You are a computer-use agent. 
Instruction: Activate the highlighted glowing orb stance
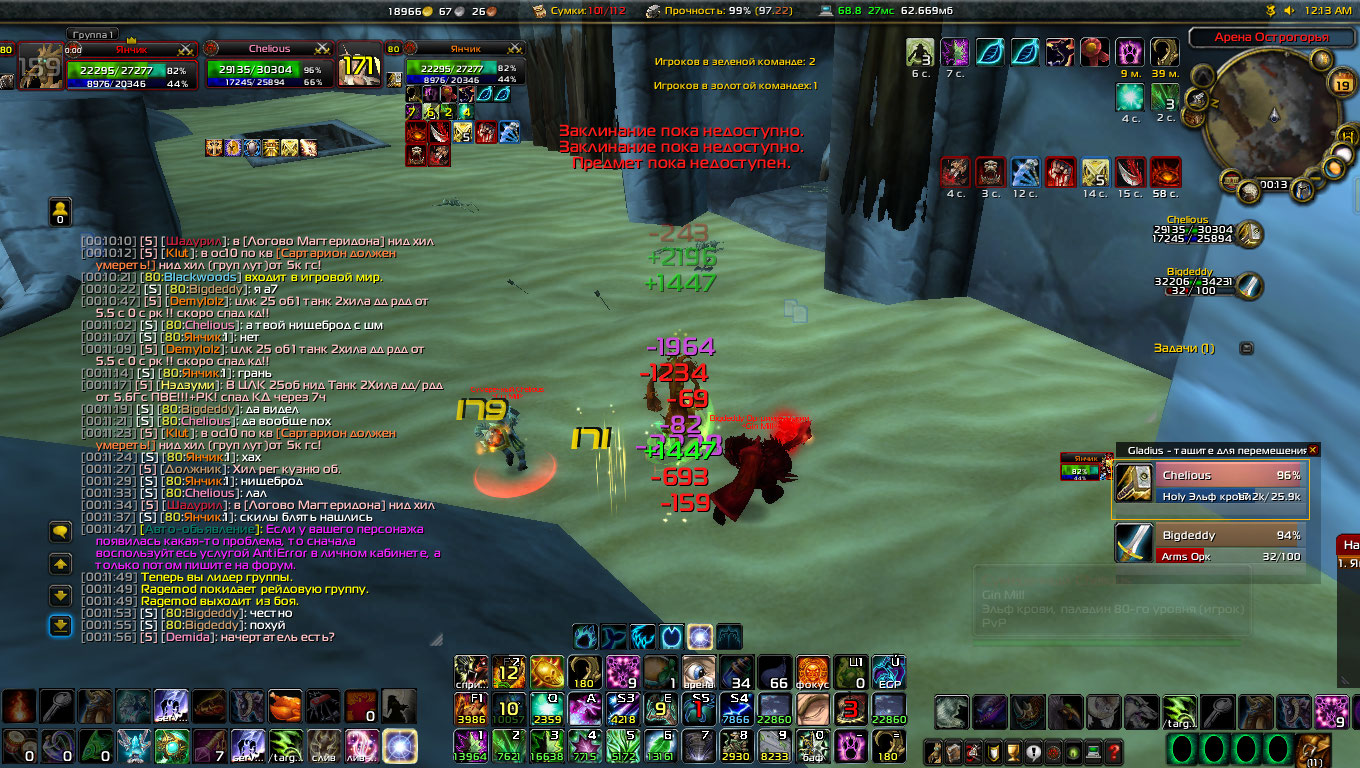coord(700,636)
